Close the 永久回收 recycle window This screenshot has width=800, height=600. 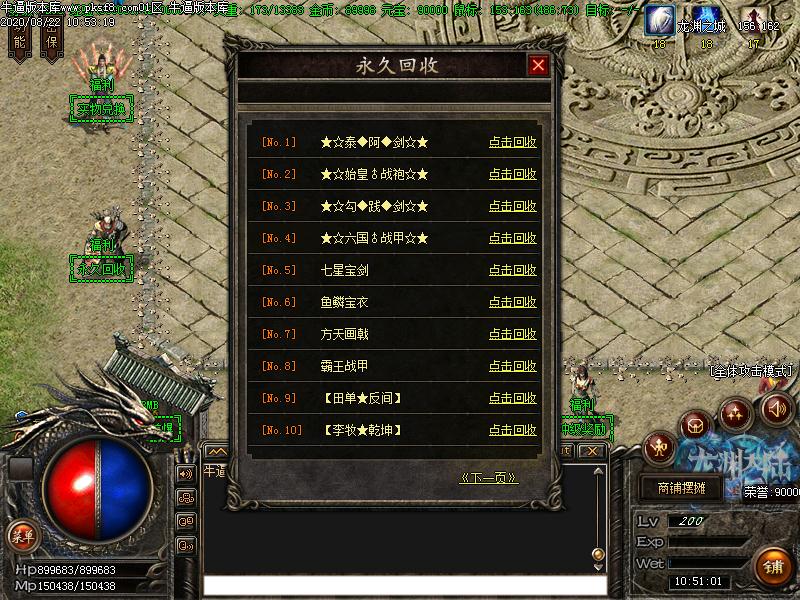point(539,66)
